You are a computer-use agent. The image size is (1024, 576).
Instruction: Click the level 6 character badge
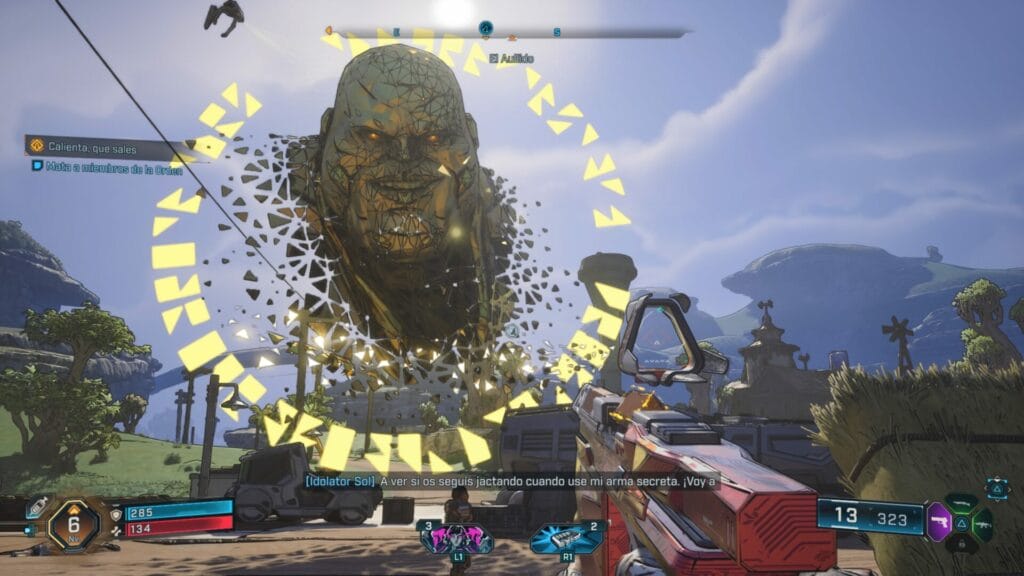click(x=74, y=523)
